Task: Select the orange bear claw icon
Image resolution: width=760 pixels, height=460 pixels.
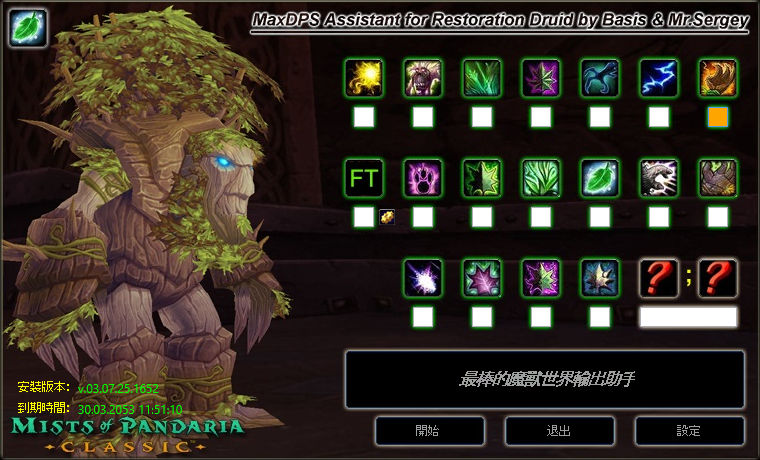Action: click(718, 78)
